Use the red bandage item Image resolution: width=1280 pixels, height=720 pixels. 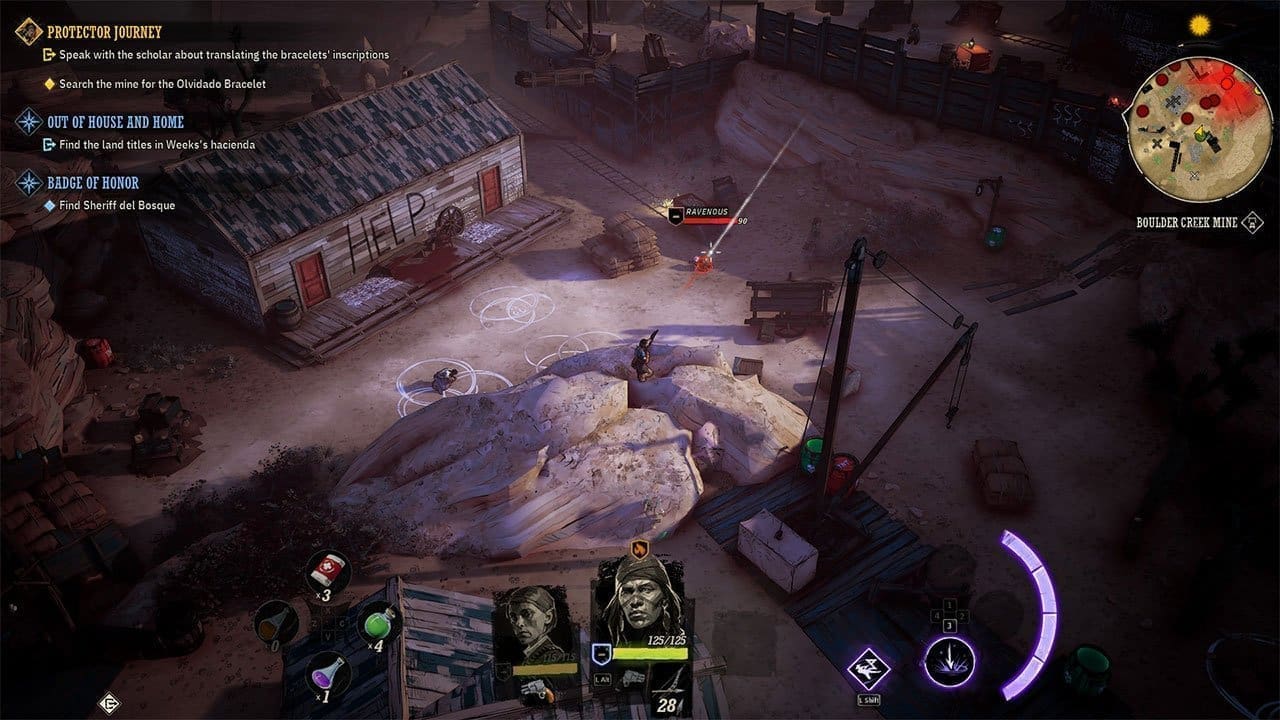328,569
